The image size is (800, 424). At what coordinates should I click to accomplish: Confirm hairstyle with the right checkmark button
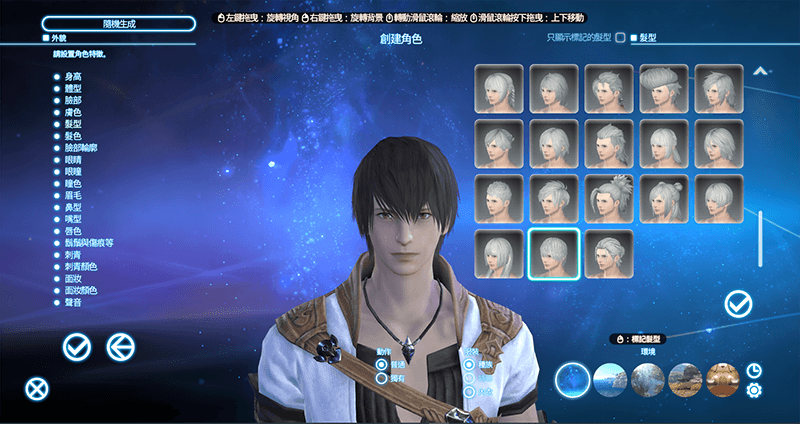pyautogui.click(x=739, y=302)
